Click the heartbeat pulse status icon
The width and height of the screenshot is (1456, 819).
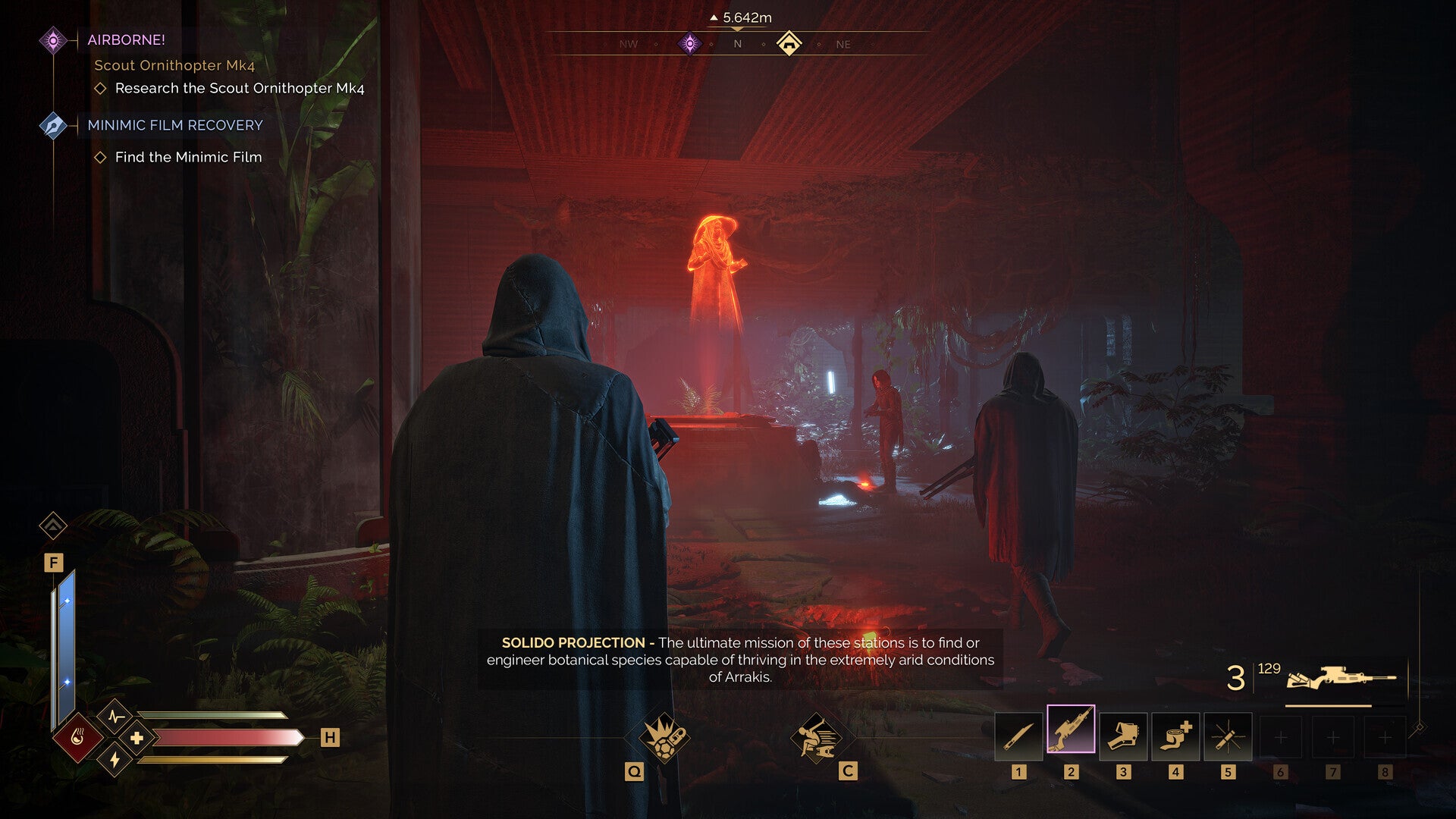tap(115, 716)
